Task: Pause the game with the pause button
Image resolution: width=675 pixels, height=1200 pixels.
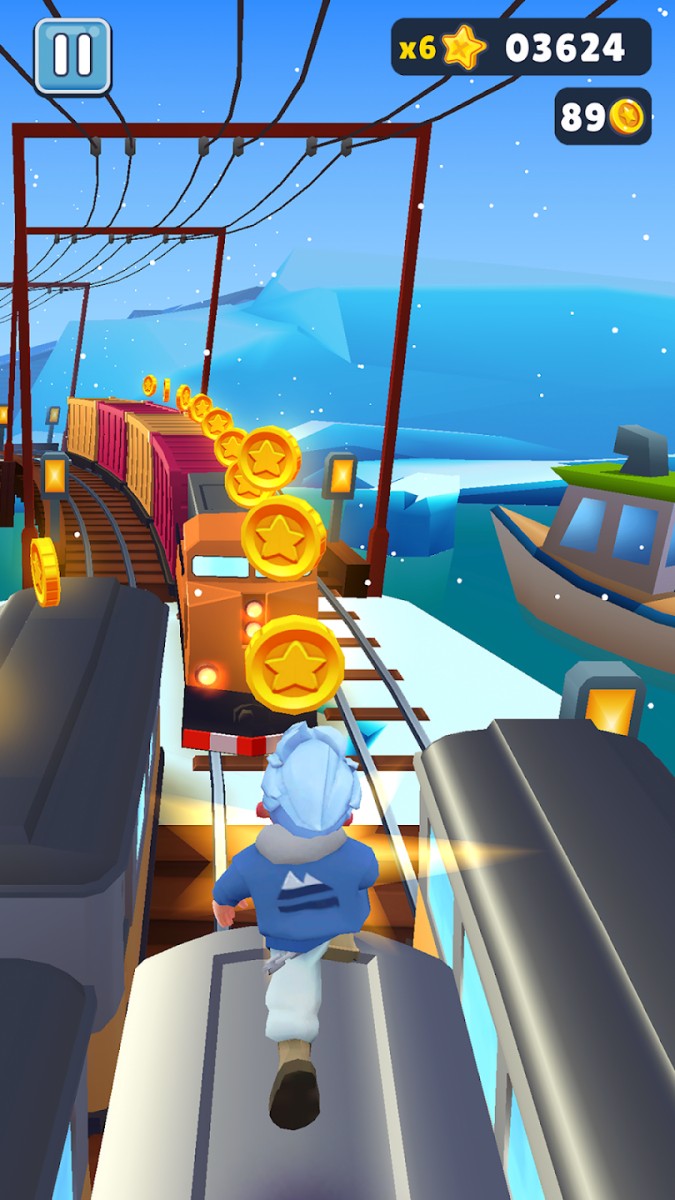Action: (x=72, y=56)
